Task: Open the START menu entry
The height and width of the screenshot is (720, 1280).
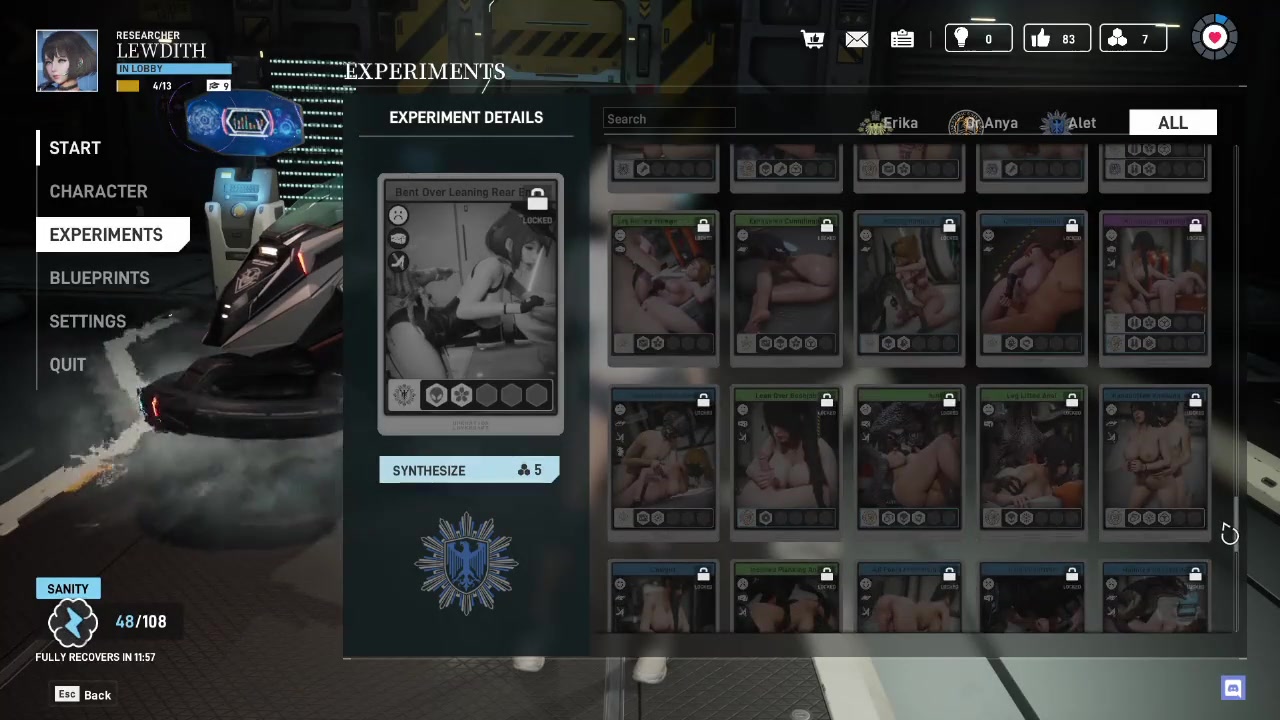Action: [x=75, y=148]
